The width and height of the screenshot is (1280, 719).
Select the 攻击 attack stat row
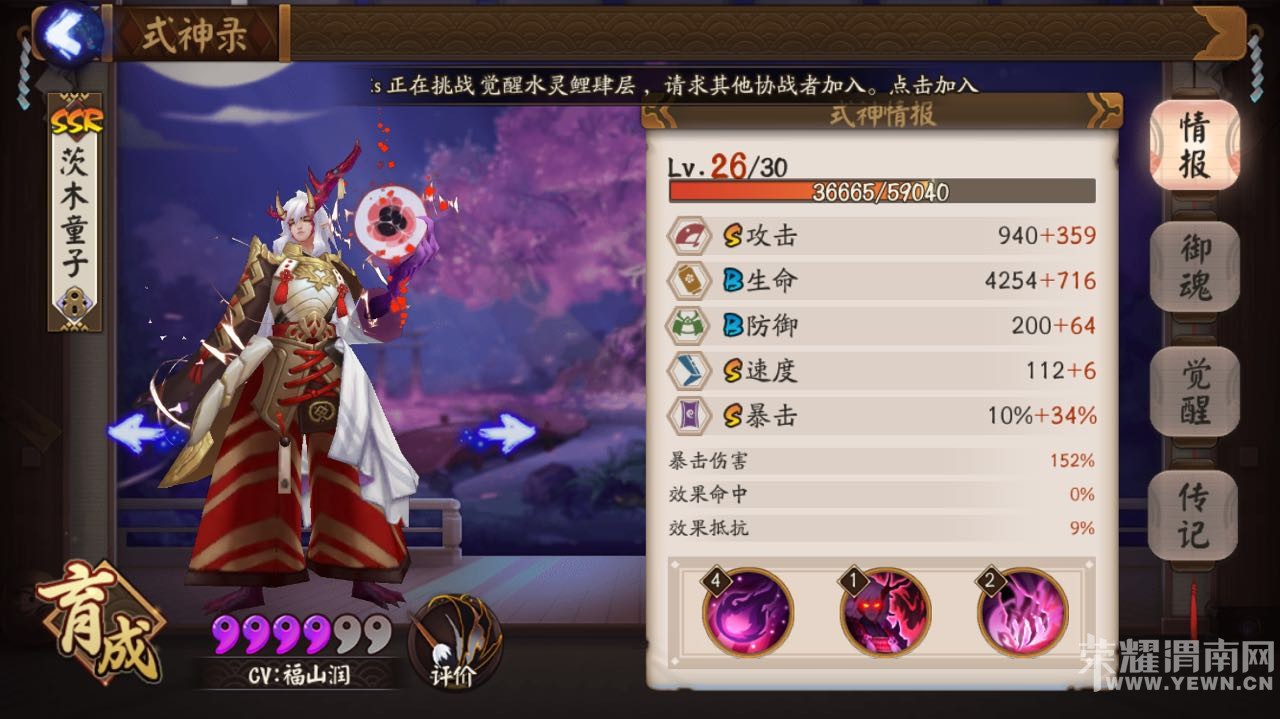click(882, 236)
